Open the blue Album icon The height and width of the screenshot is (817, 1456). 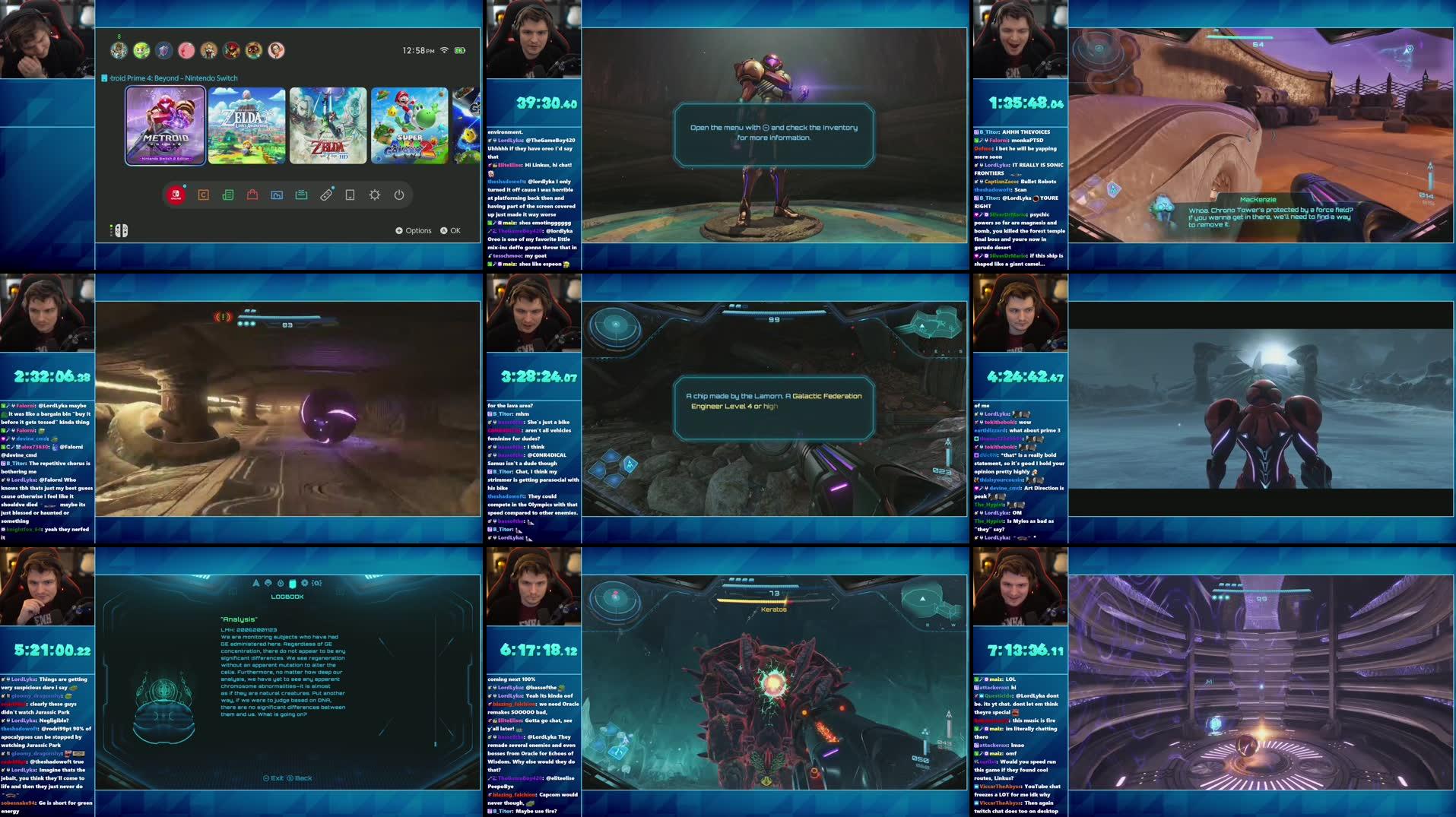tap(278, 195)
